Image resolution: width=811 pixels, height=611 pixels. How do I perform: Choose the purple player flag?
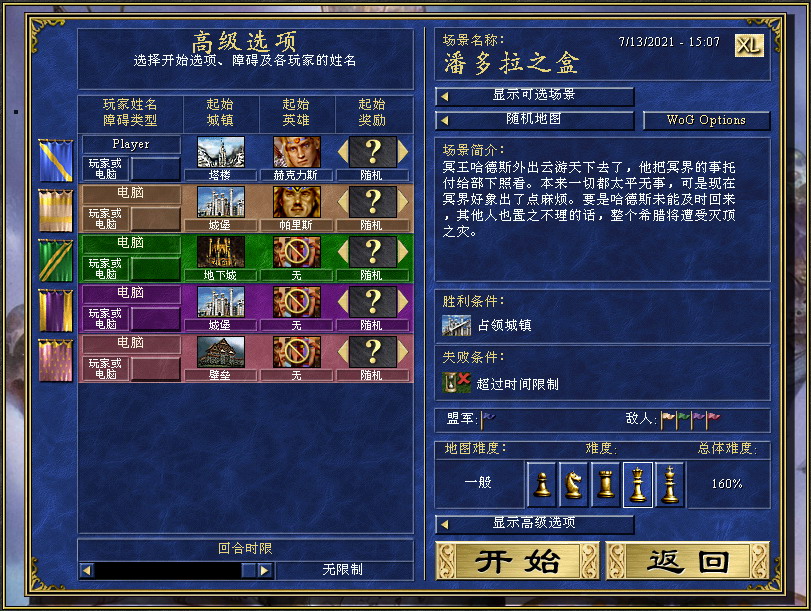click(55, 308)
